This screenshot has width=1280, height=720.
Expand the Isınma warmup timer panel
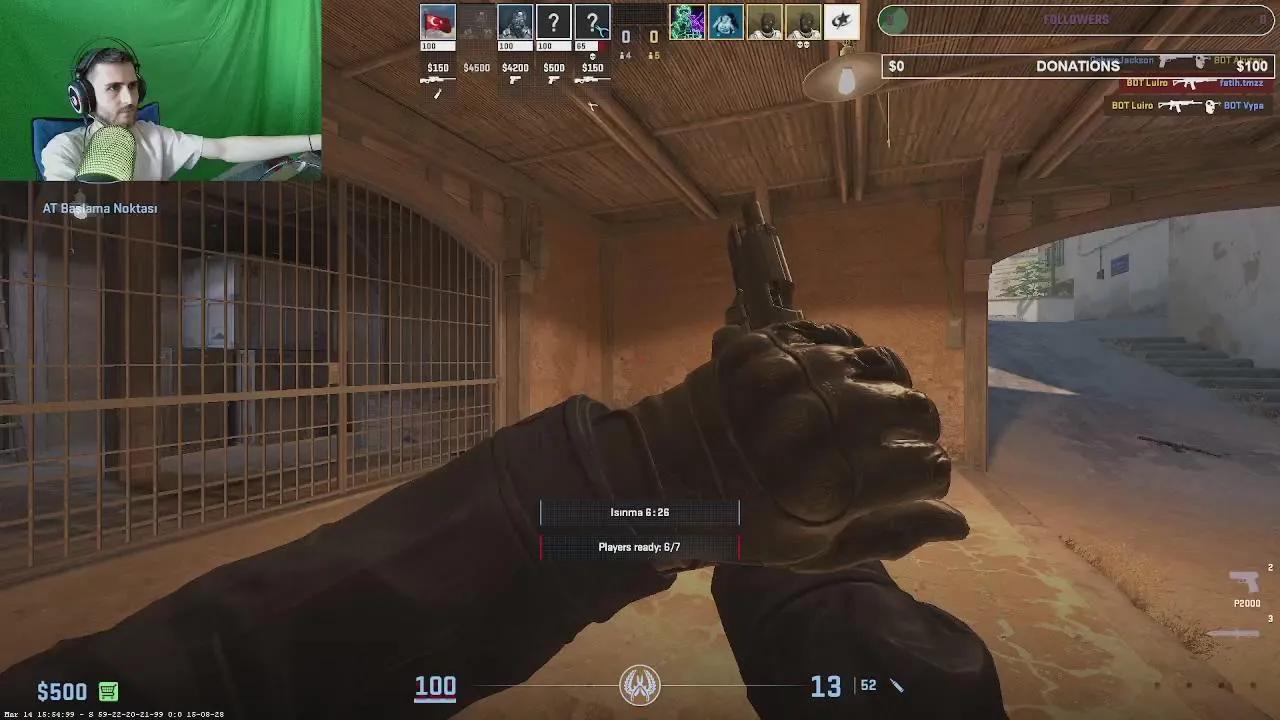pos(639,512)
